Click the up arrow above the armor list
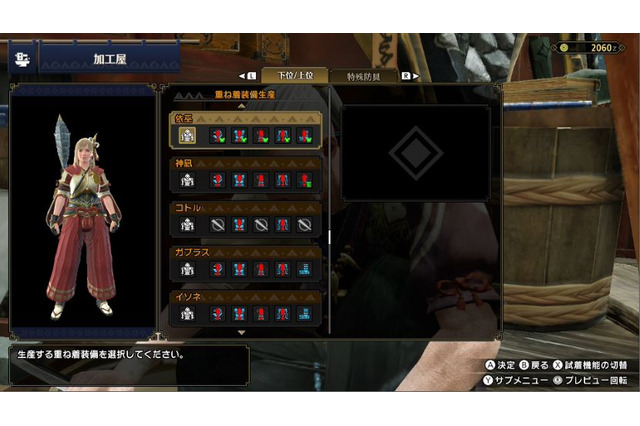The width and height of the screenshot is (640, 426). (241, 105)
